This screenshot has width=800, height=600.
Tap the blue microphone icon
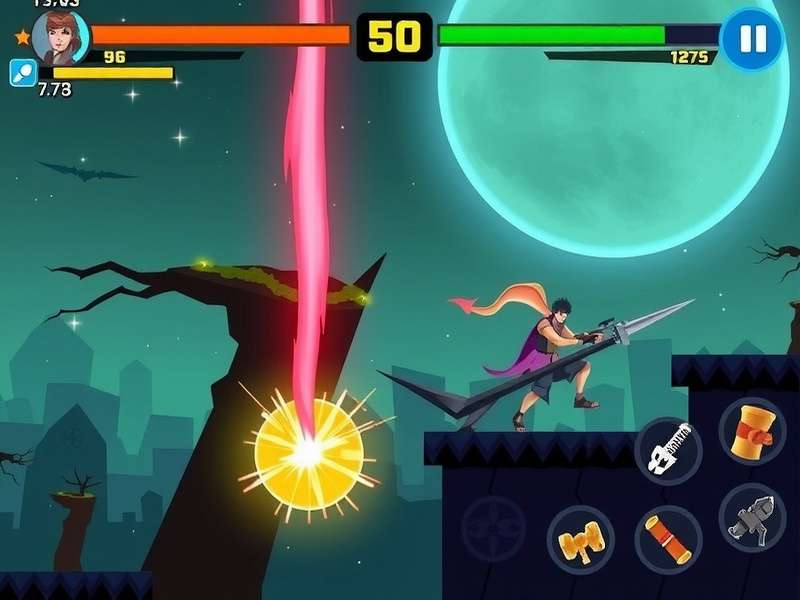22,72
